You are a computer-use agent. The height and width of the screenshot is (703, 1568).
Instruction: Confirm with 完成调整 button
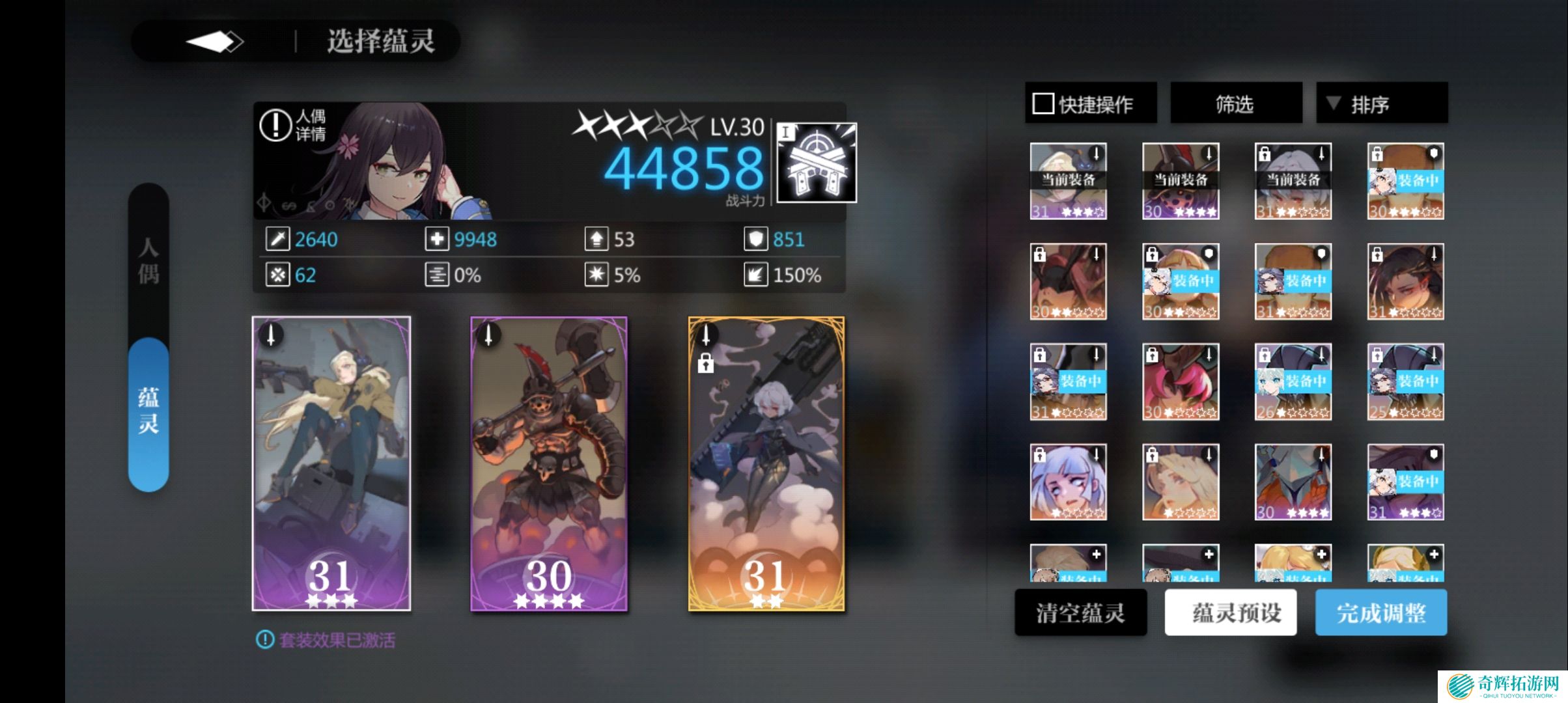click(x=1380, y=613)
